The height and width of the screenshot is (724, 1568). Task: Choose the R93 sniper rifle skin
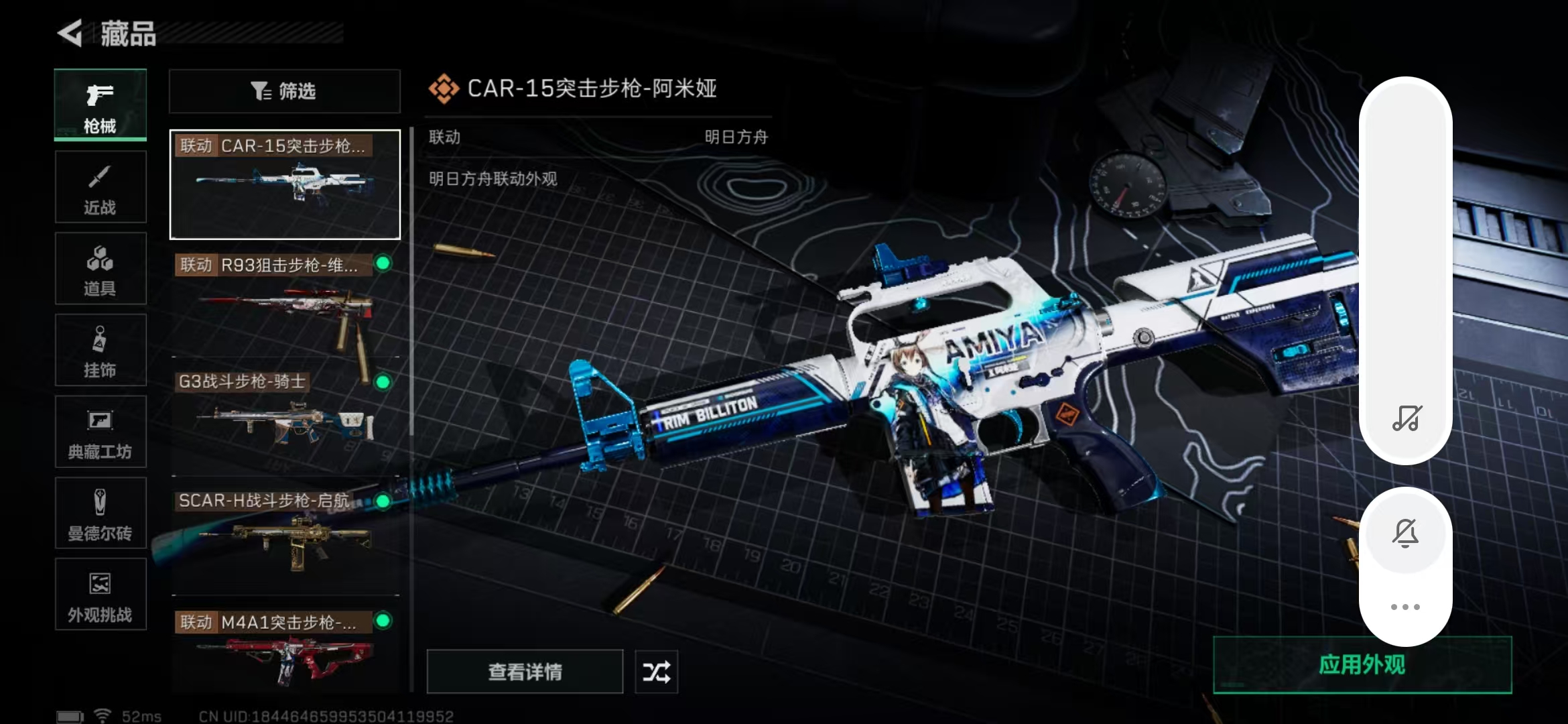(x=285, y=305)
